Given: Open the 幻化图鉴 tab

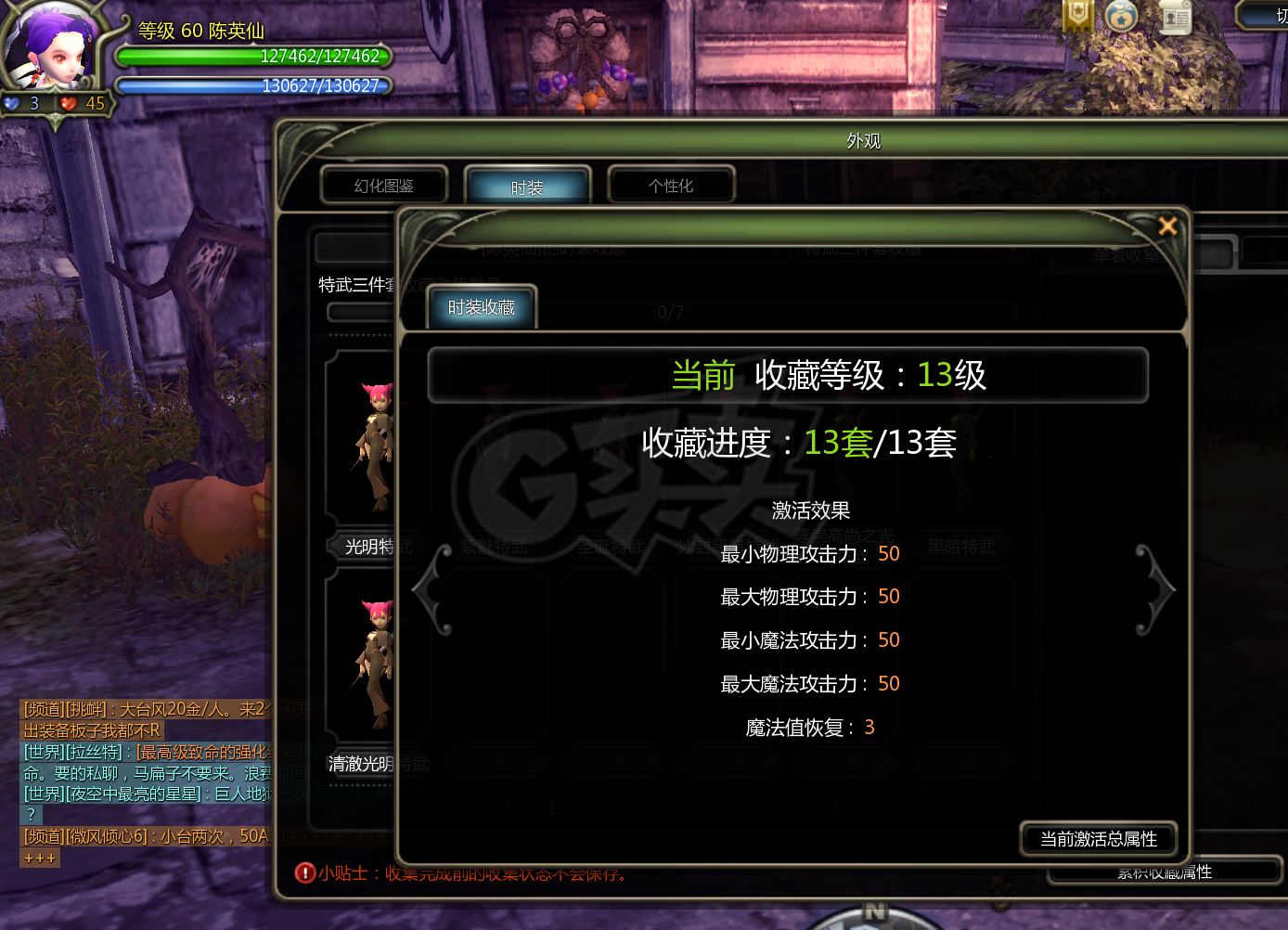Looking at the screenshot, I should point(384,185).
